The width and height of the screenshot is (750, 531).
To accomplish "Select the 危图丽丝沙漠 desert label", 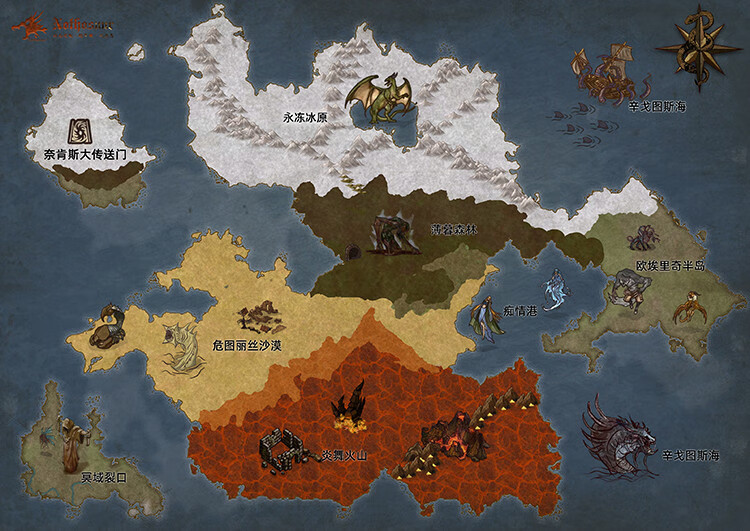I will [x=246, y=345].
